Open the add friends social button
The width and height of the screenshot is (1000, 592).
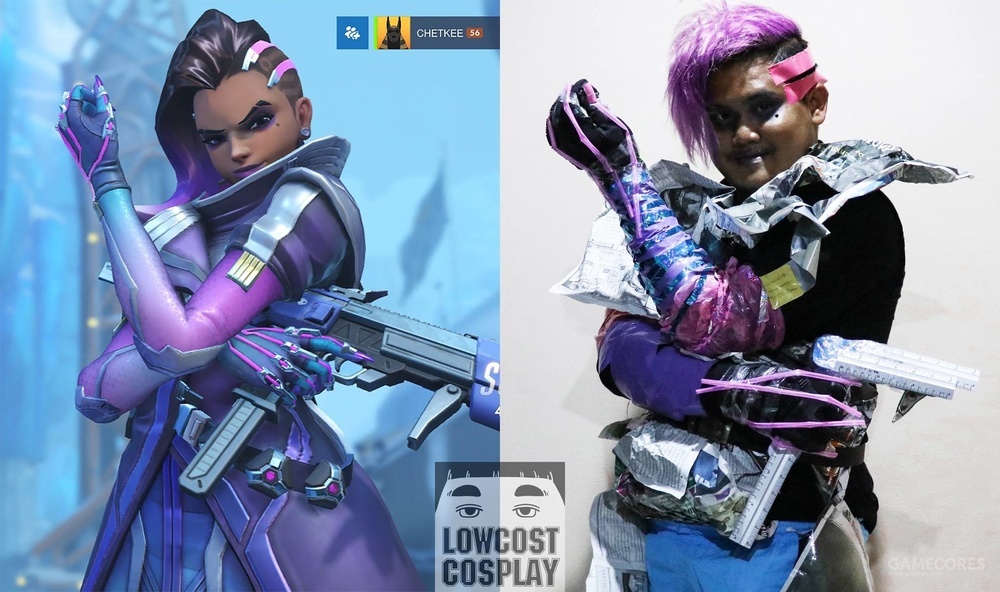(352, 33)
